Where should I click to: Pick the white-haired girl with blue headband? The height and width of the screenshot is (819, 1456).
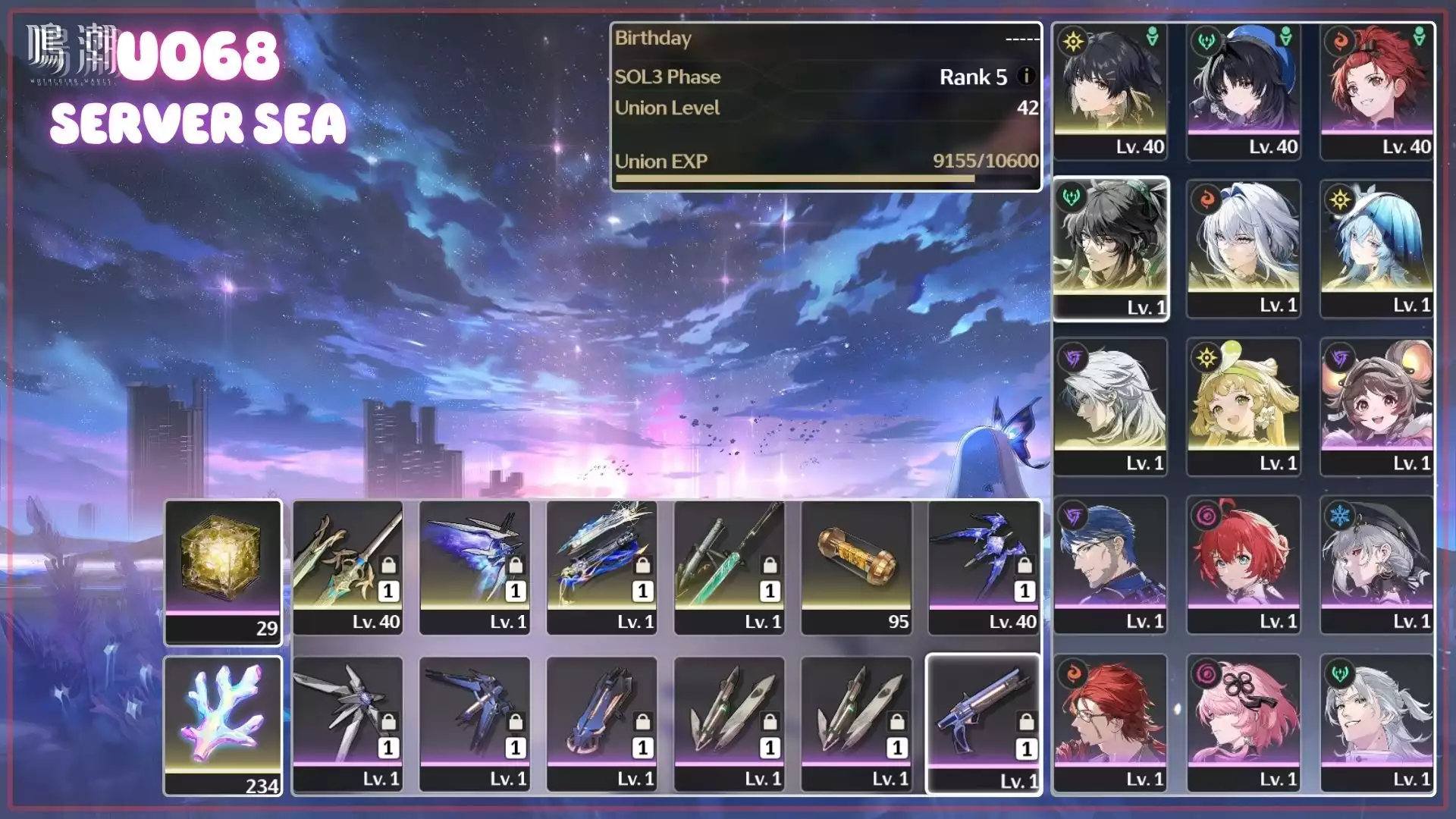(1244, 249)
